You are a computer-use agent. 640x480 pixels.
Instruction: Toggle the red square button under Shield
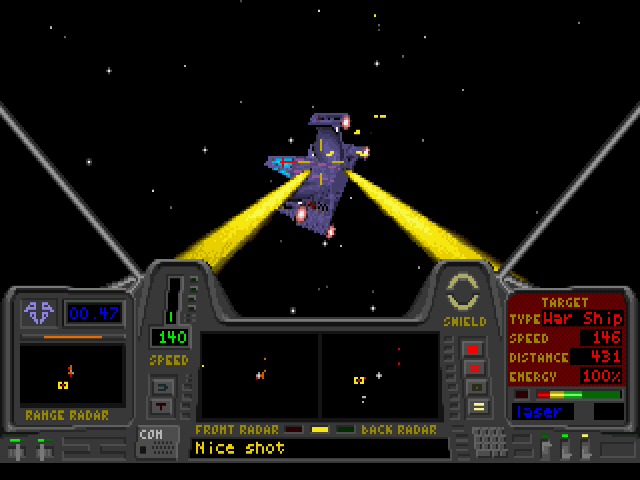(x=474, y=349)
